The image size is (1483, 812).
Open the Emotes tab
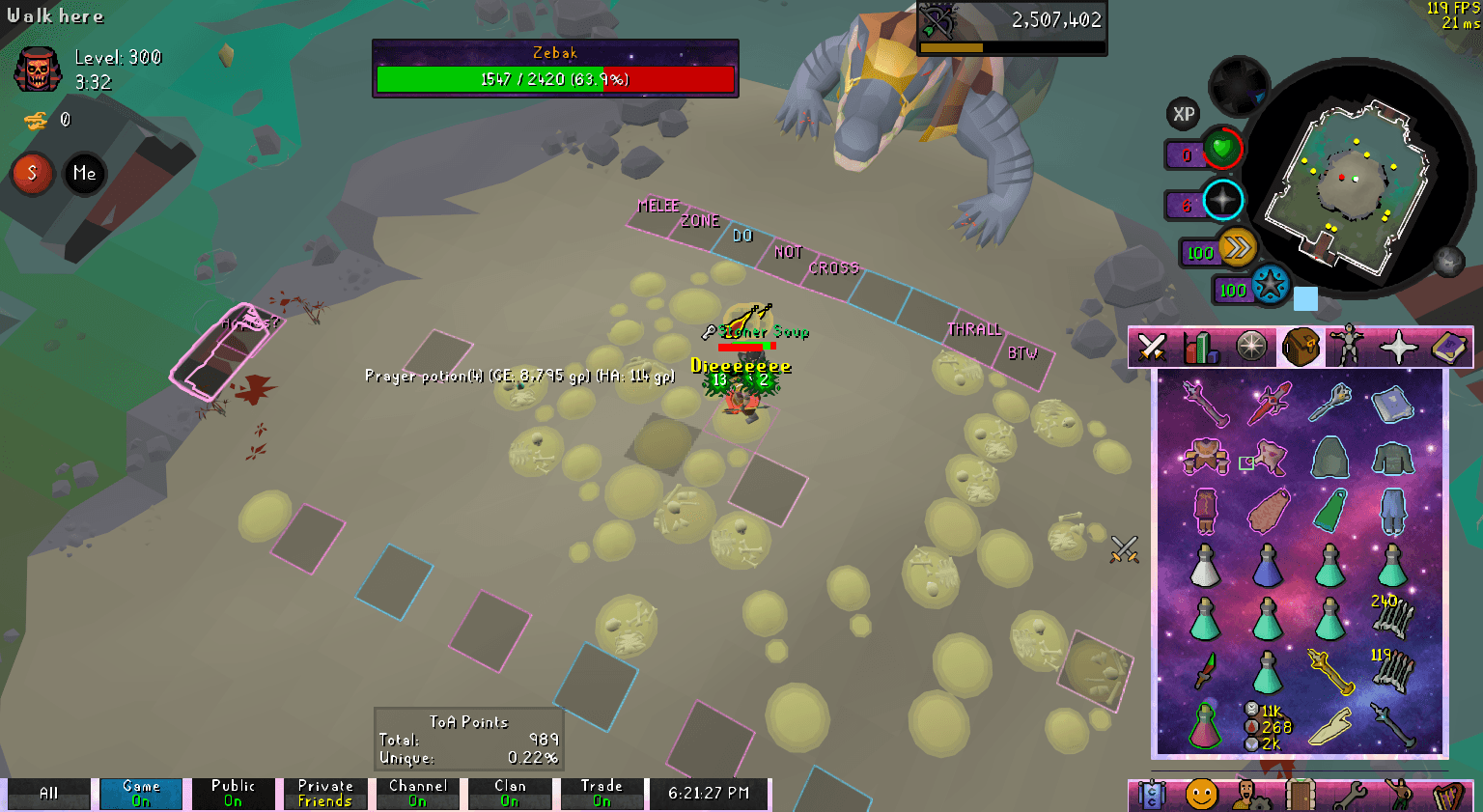point(1402,795)
